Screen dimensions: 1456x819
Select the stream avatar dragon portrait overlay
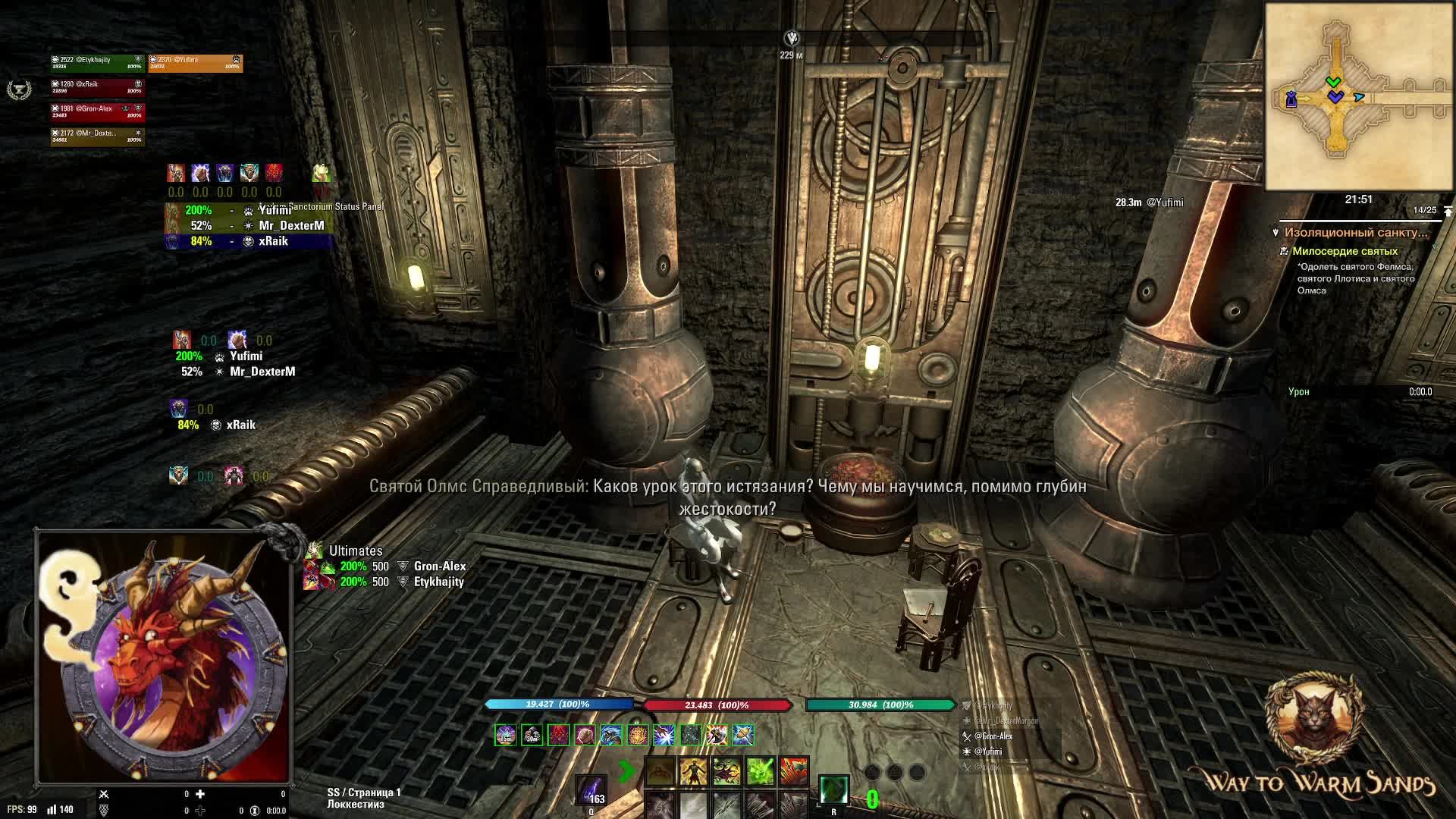[163, 657]
